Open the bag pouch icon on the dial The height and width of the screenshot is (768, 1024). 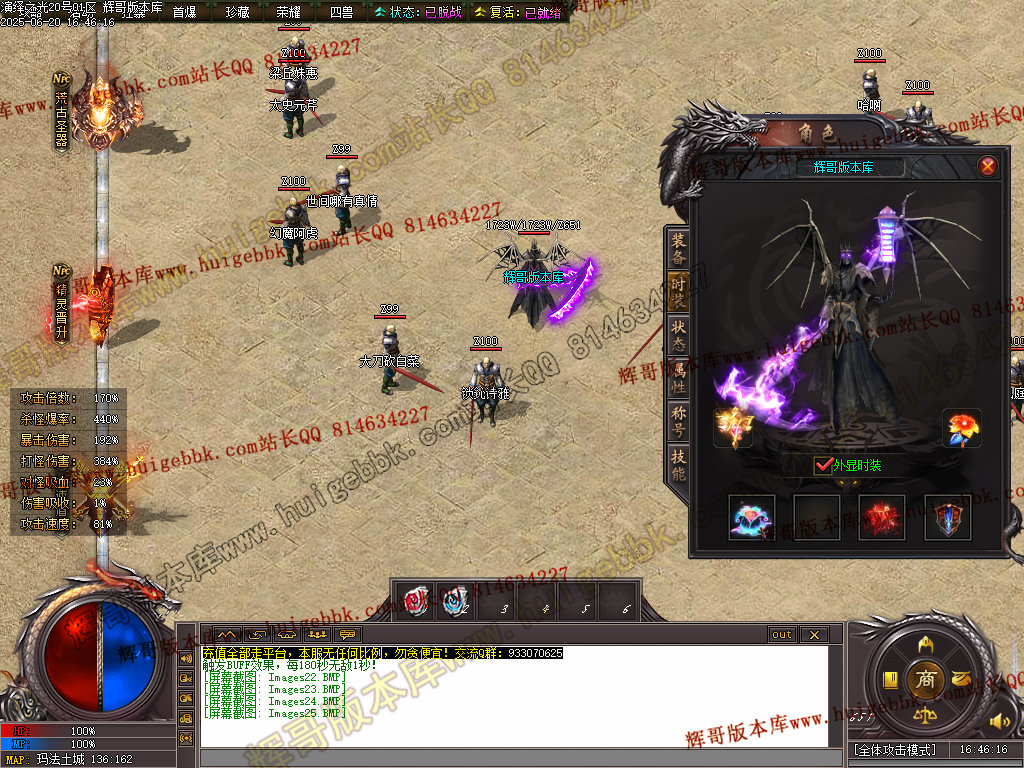point(962,679)
